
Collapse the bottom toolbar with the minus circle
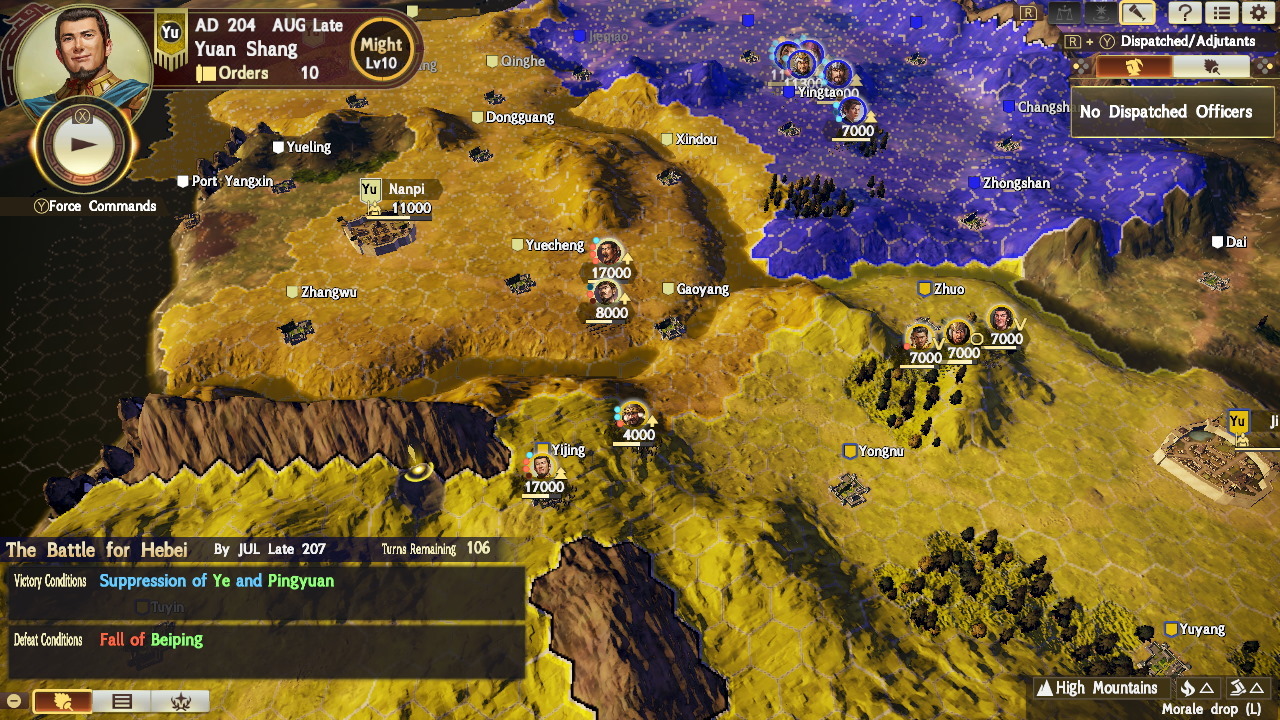(x=13, y=701)
